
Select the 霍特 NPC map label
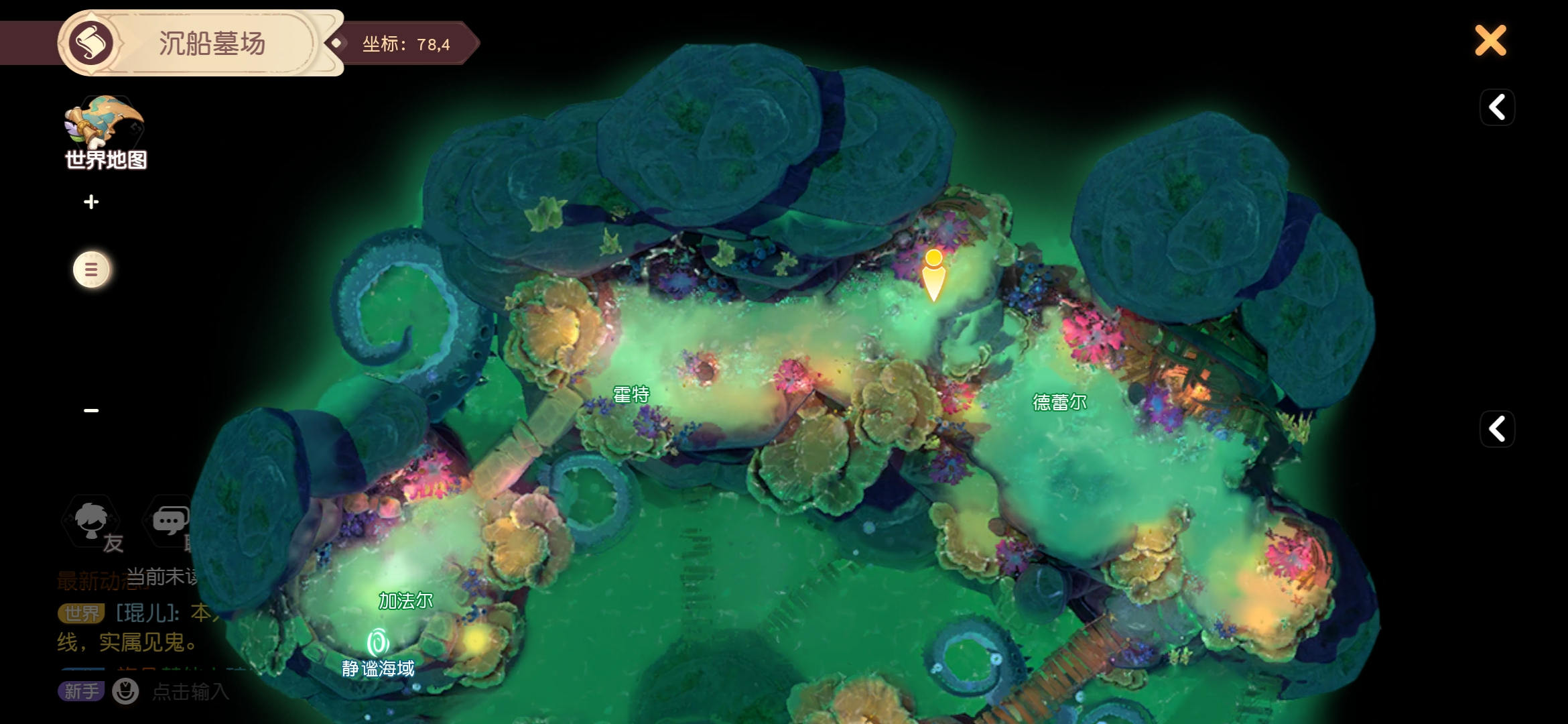(x=631, y=395)
